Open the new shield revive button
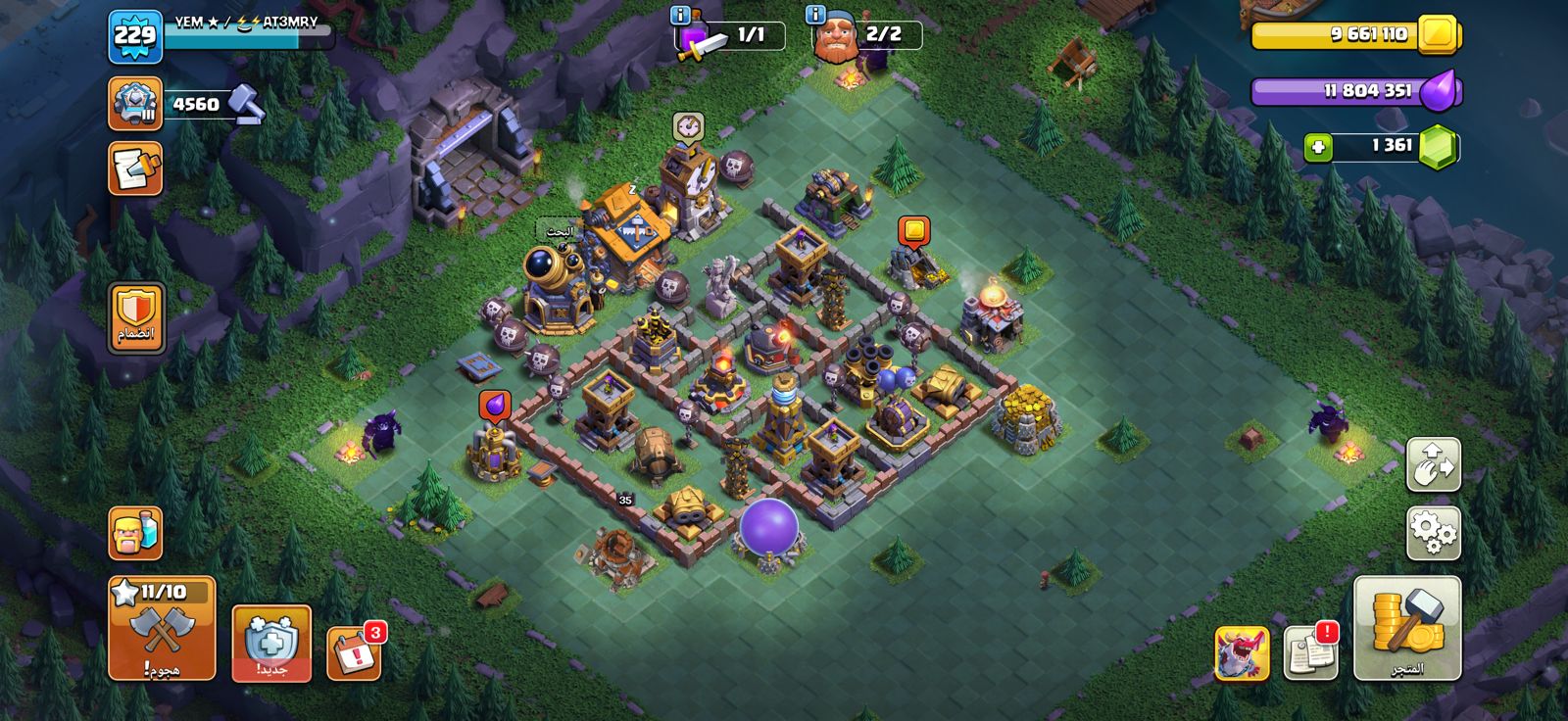 [271, 643]
